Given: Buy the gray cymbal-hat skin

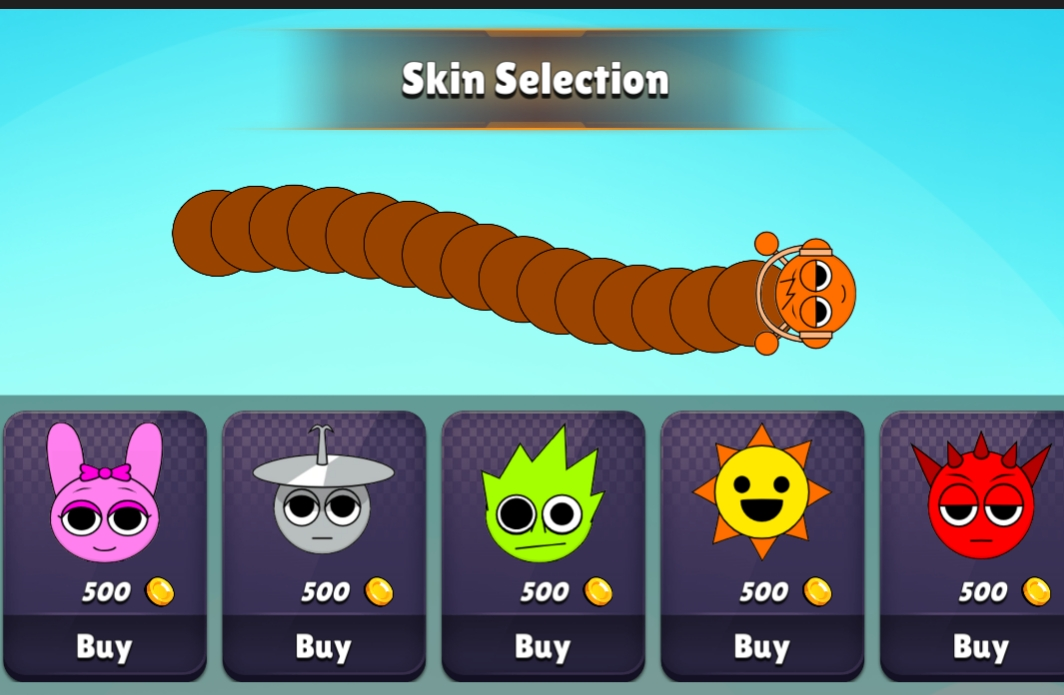Looking at the screenshot, I should 323,647.
